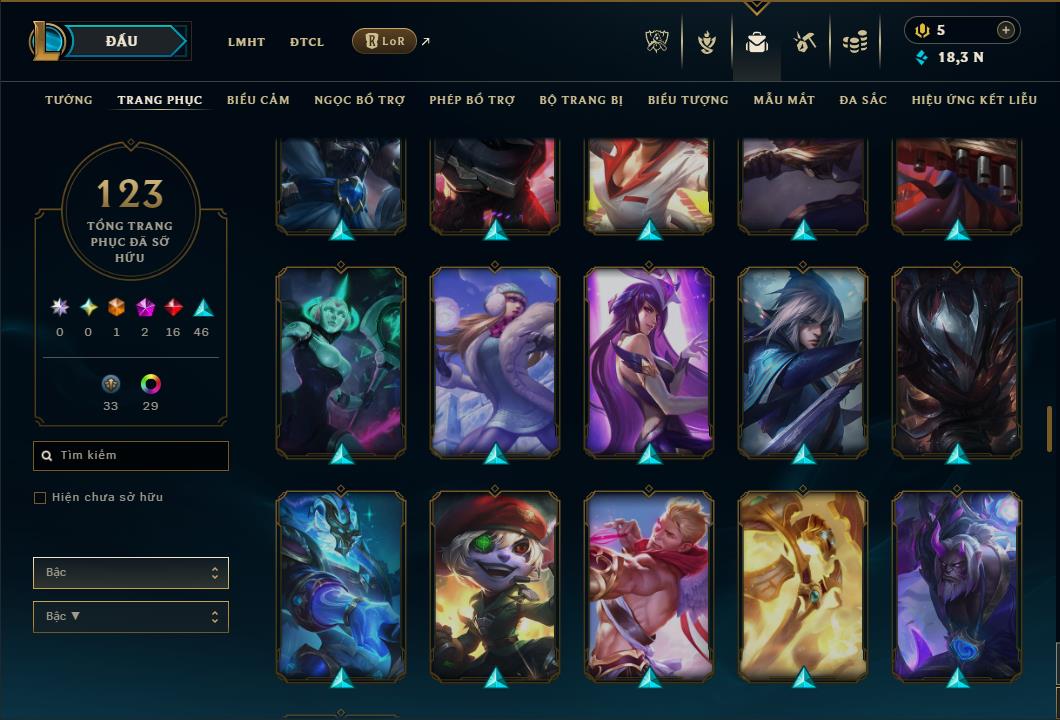Open the loot crafting hammer icon
The height and width of the screenshot is (720, 1060).
(x=805, y=42)
